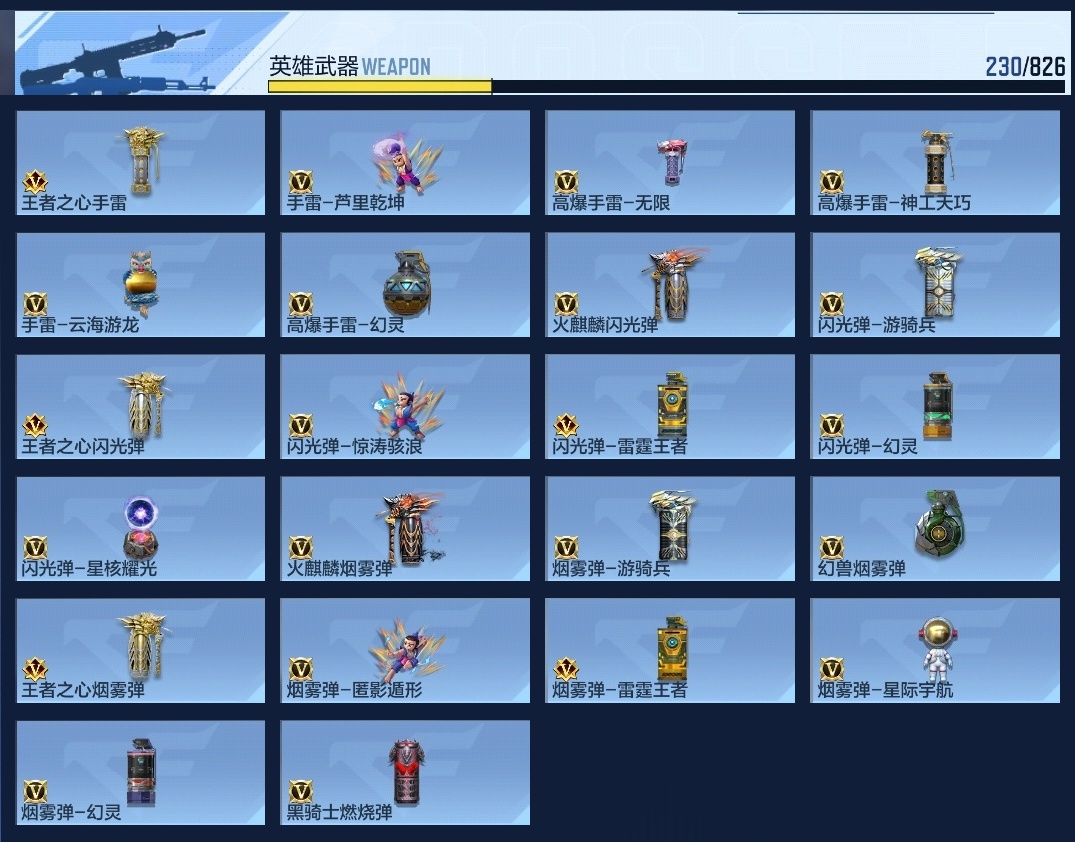The height and width of the screenshot is (842, 1075).
Task: Pick the 闪光弹-星核耀光 orb flashbang
Action: pos(141,528)
